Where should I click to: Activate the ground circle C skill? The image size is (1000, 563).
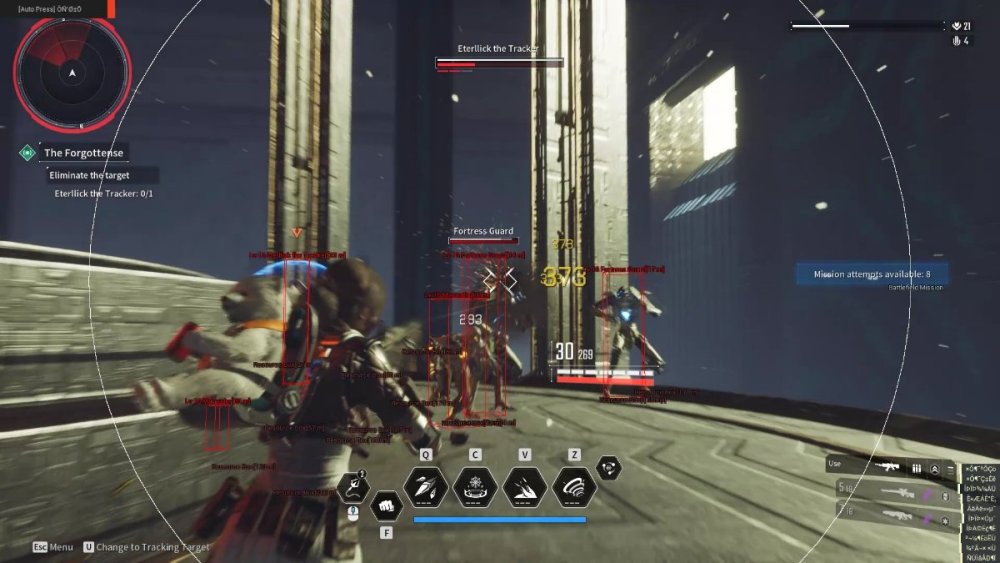click(475, 486)
